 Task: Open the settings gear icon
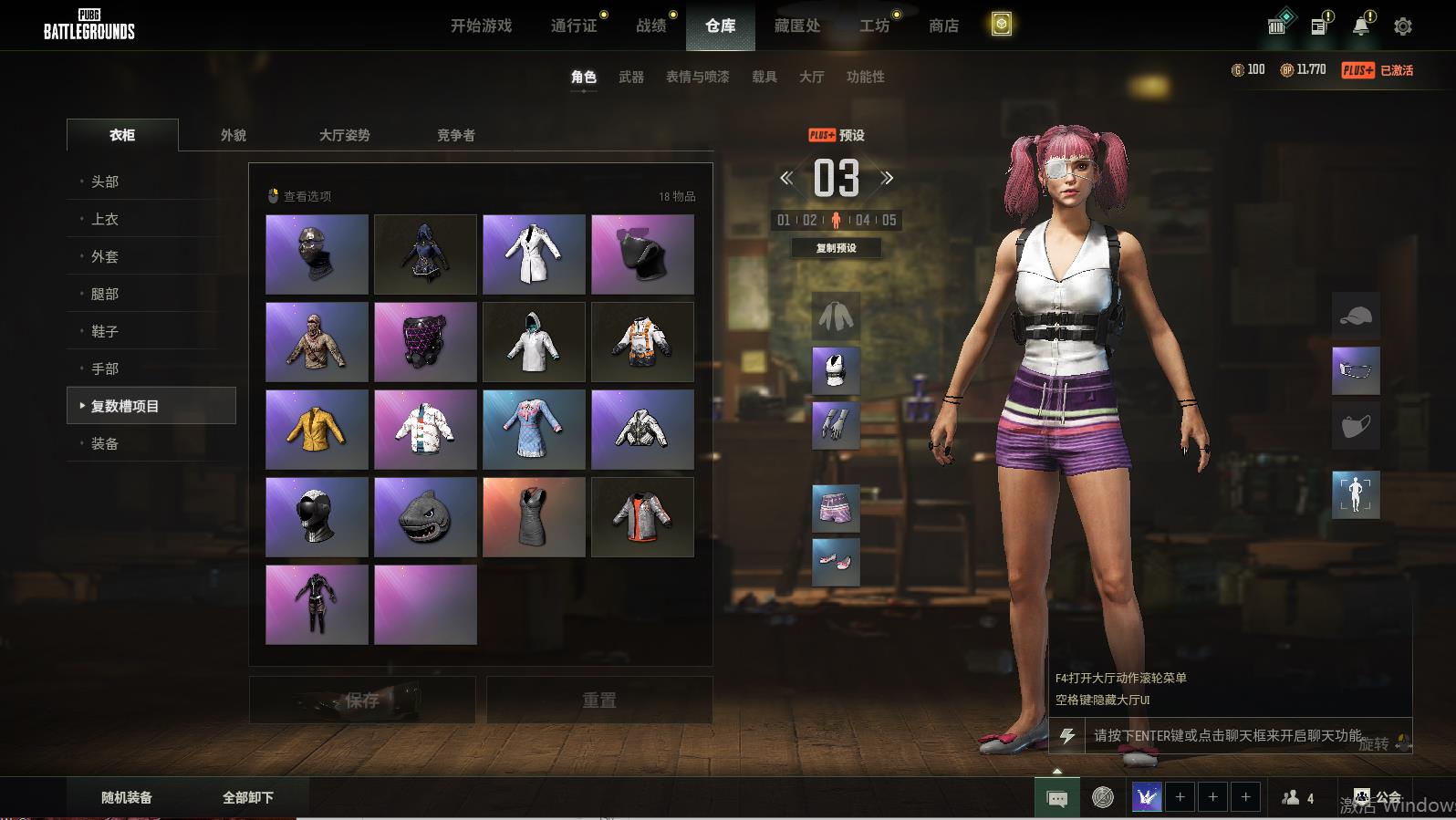(1403, 26)
